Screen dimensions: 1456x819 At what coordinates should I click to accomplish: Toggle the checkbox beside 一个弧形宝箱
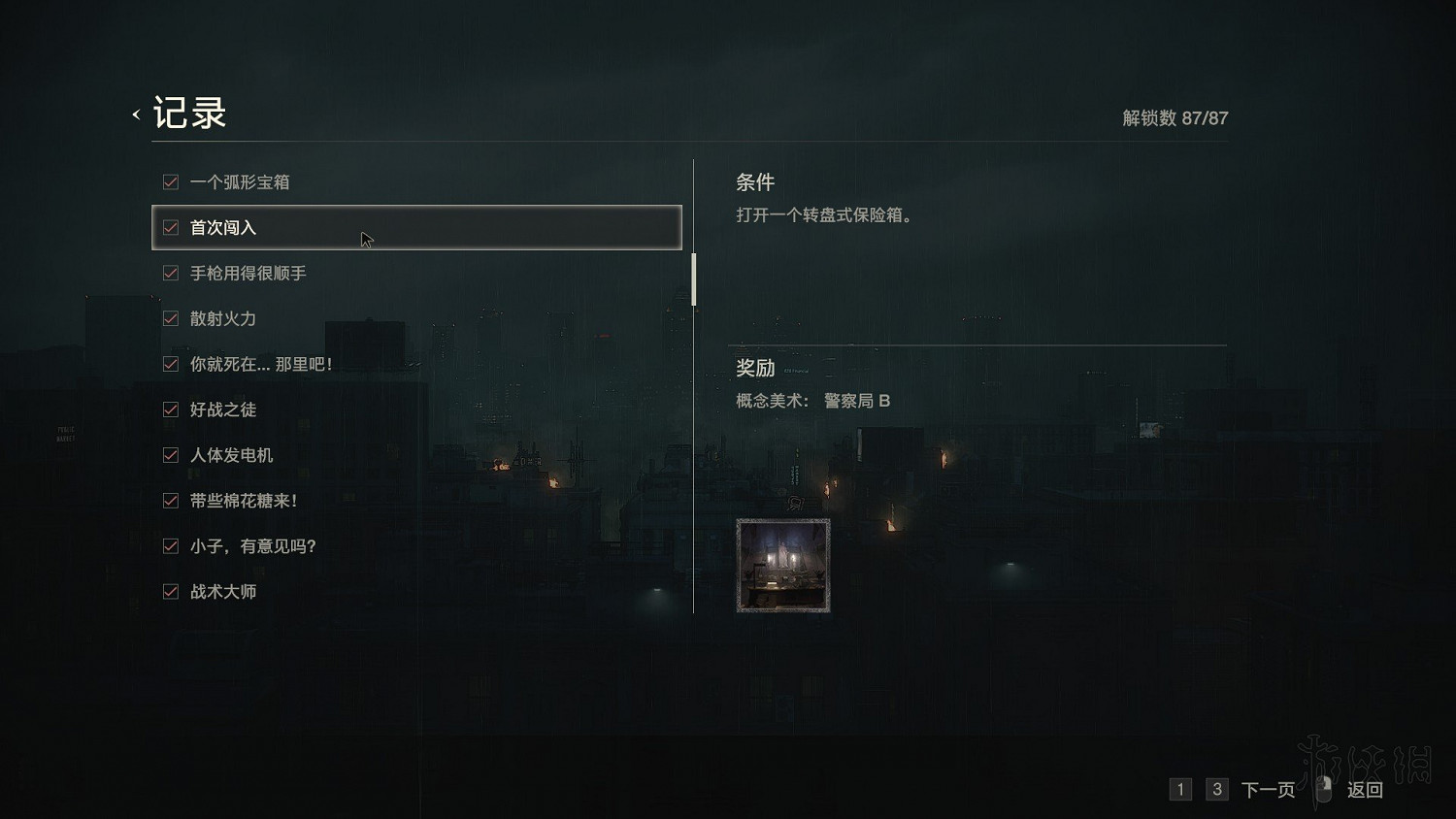click(170, 181)
